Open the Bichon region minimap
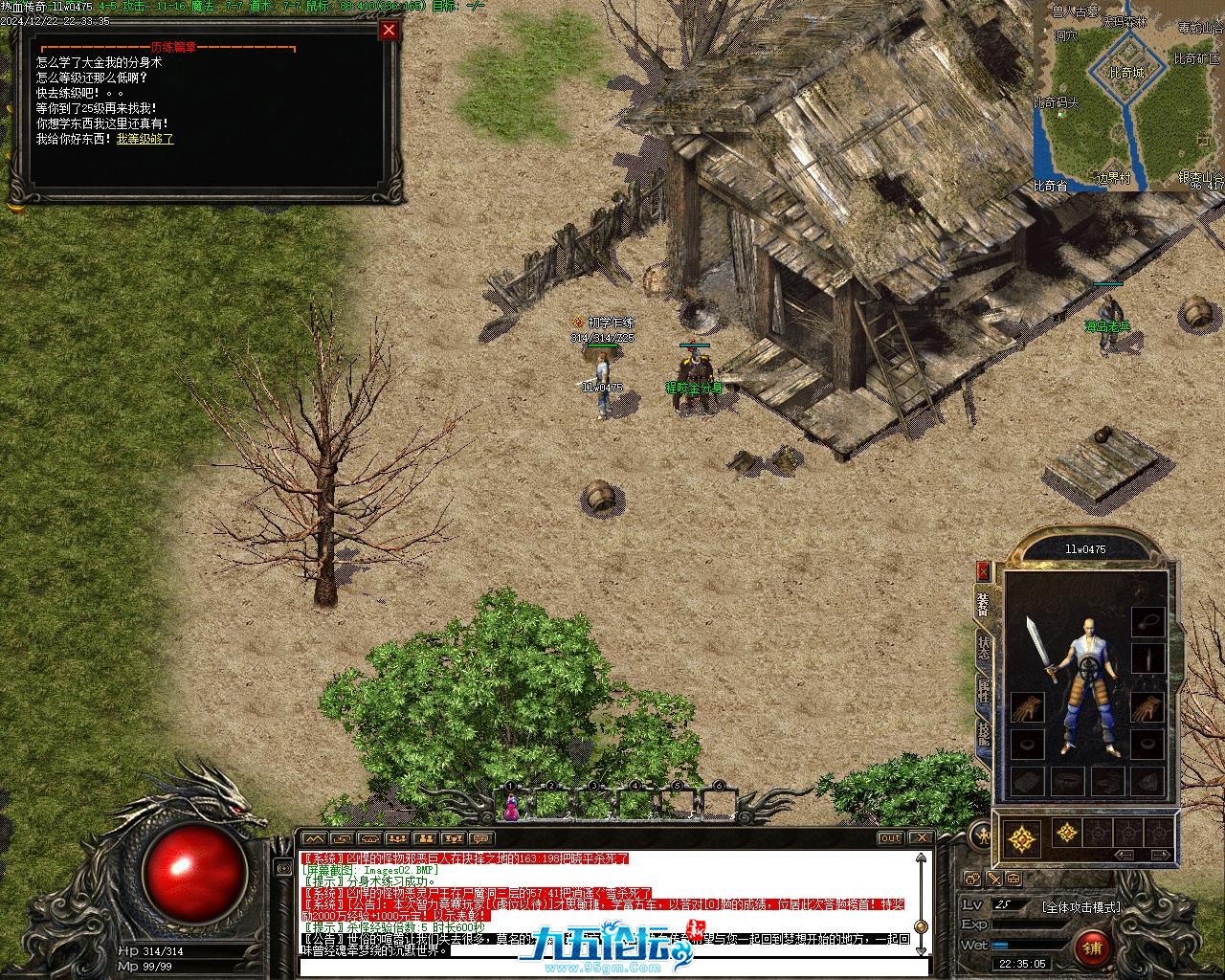This screenshot has height=980, width=1225. pos(1129,96)
